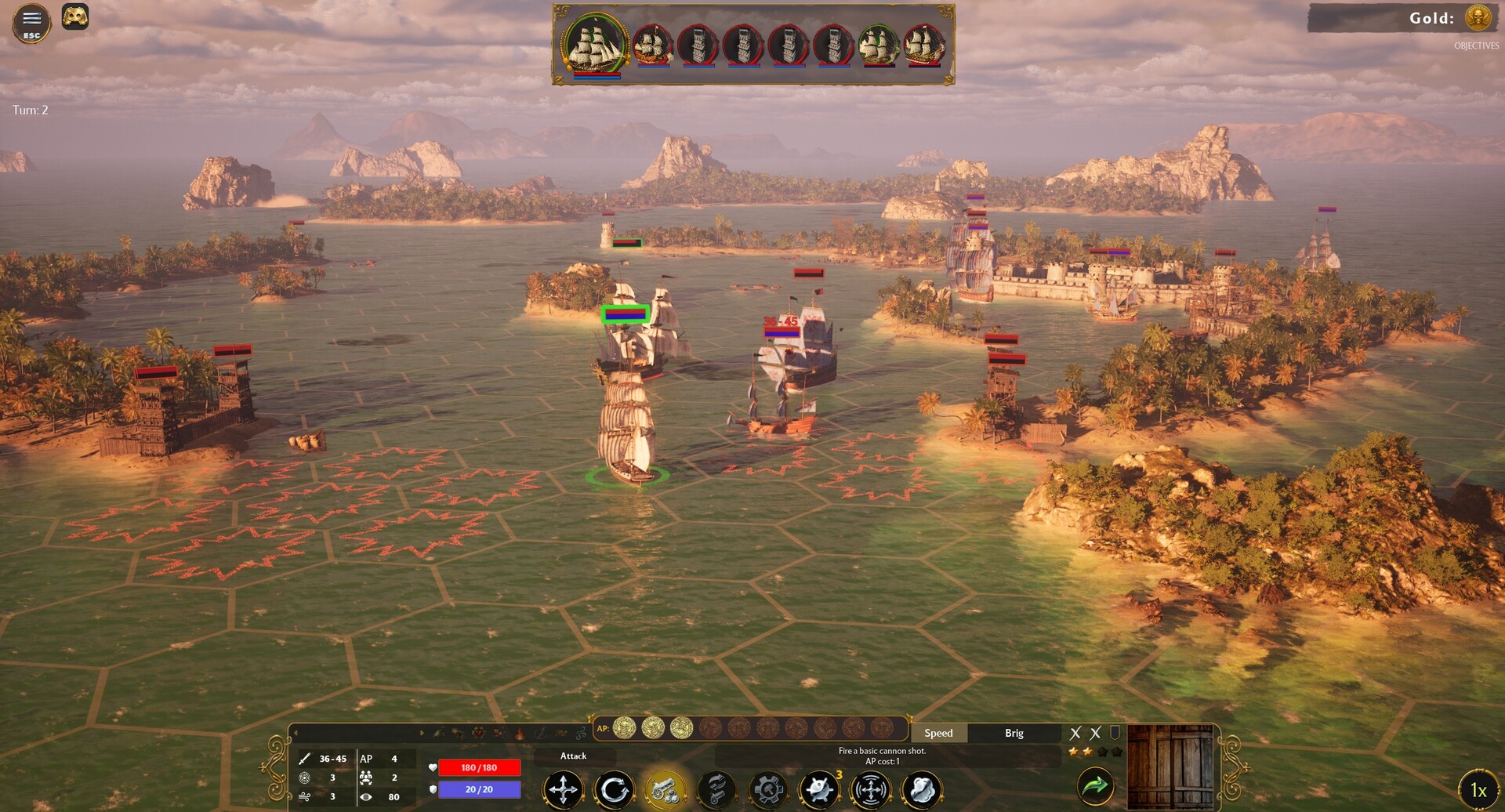This screenshot has width=1505, height=812.
Task: Click the Brig ship name label
Action: coord(1014,734)
